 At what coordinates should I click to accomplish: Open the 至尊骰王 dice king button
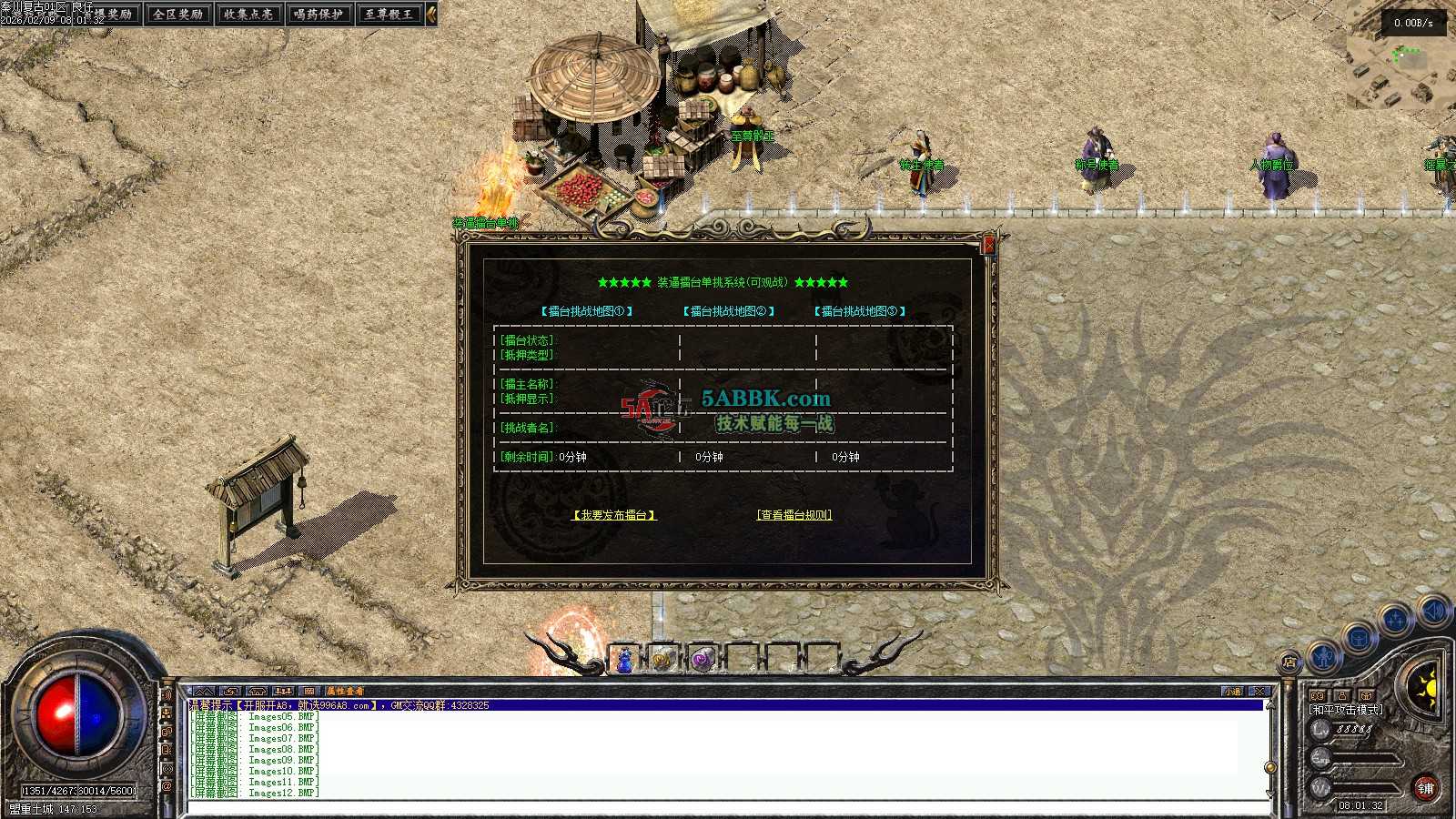389,14
